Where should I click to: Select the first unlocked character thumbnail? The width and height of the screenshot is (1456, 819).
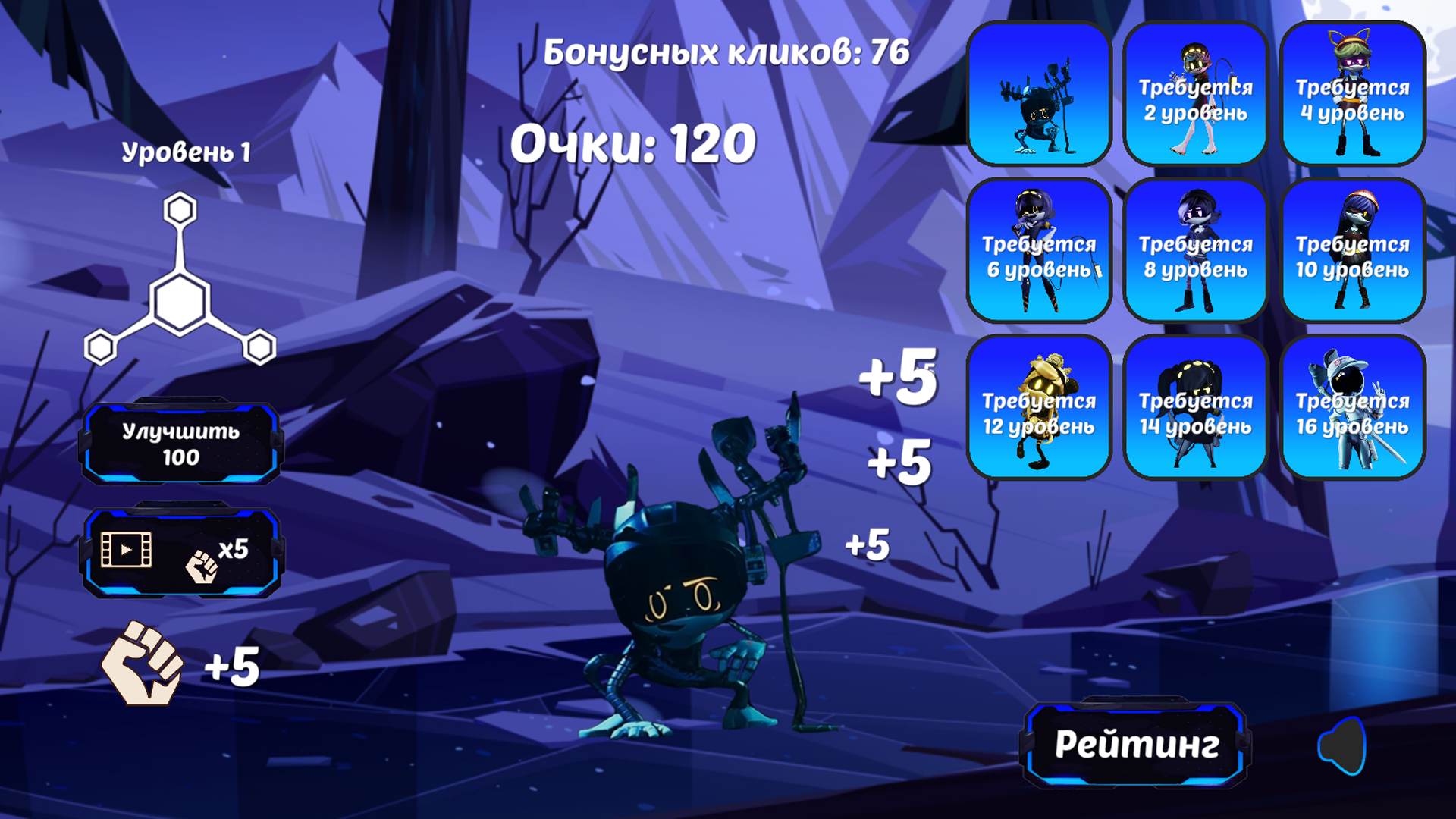coord(1037,93)
